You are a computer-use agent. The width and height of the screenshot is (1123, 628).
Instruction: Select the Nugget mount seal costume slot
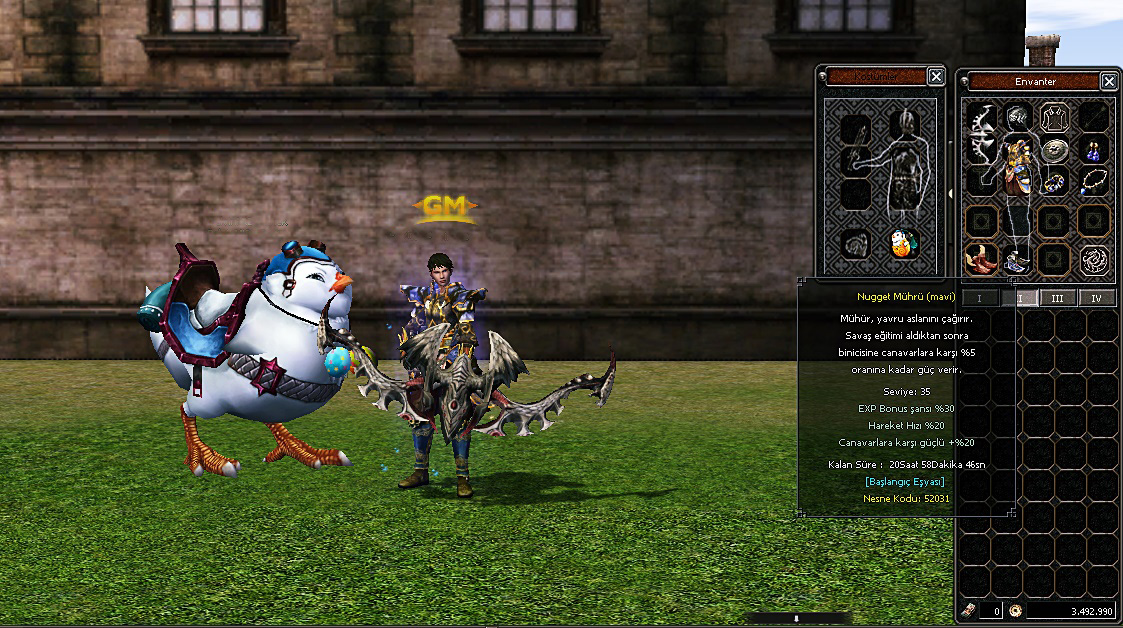coord(905,244)
